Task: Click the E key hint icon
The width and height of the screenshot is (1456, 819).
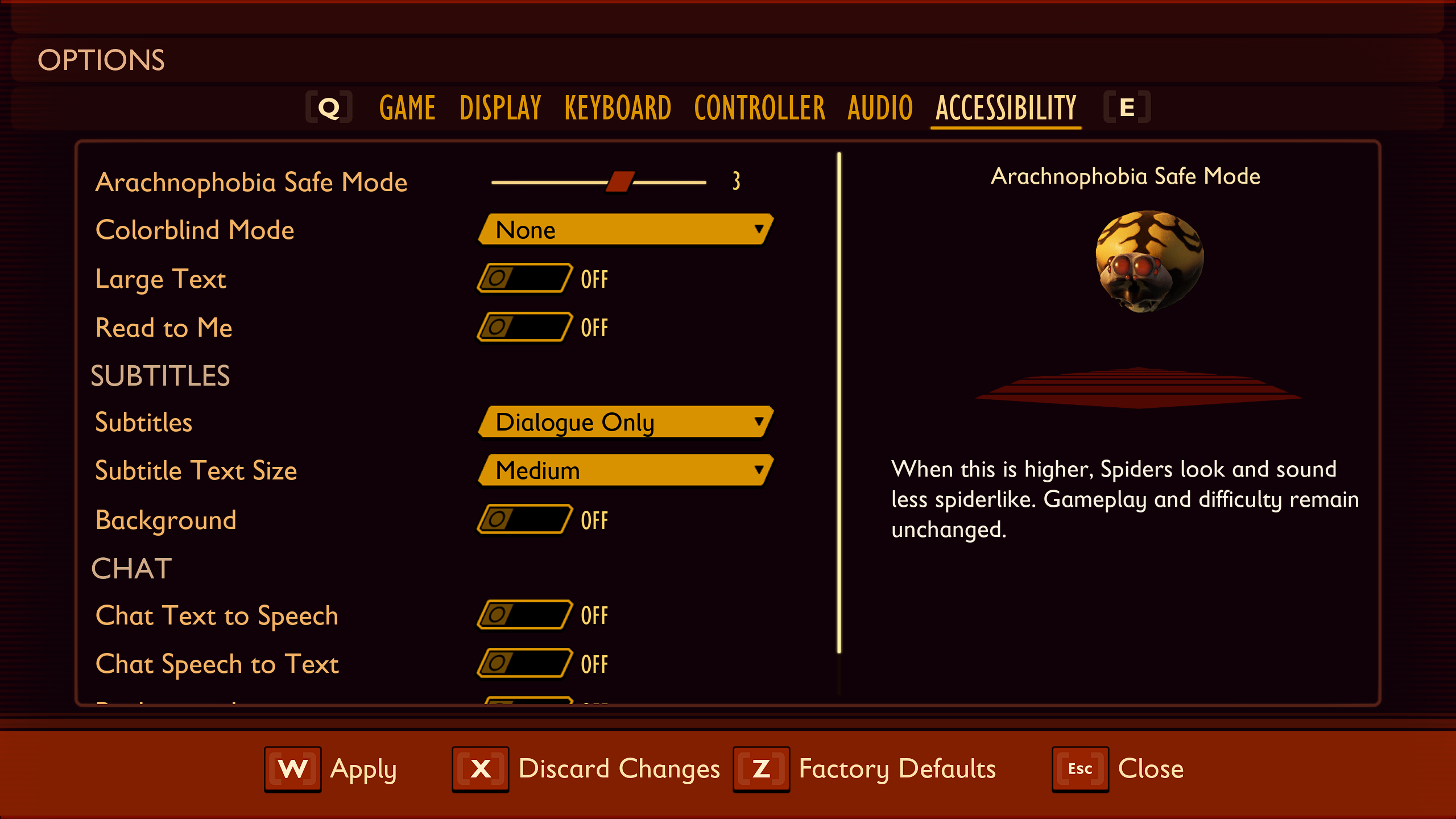Action: click(1127, 107)
